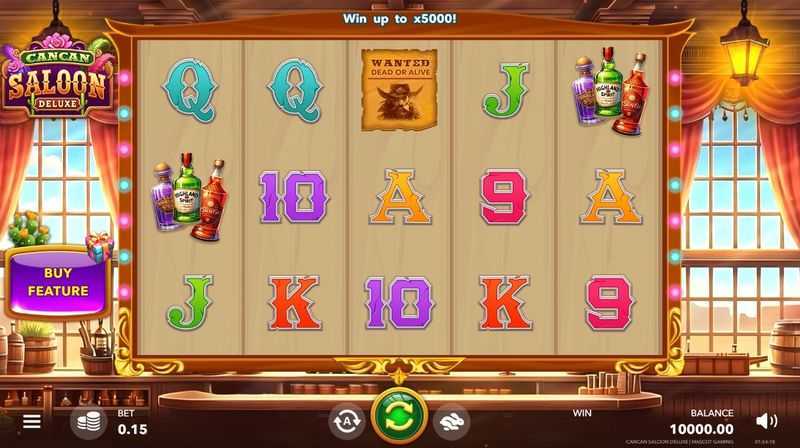
Task: Spin the reels with the green button
Action: click(x=399, y=419)
